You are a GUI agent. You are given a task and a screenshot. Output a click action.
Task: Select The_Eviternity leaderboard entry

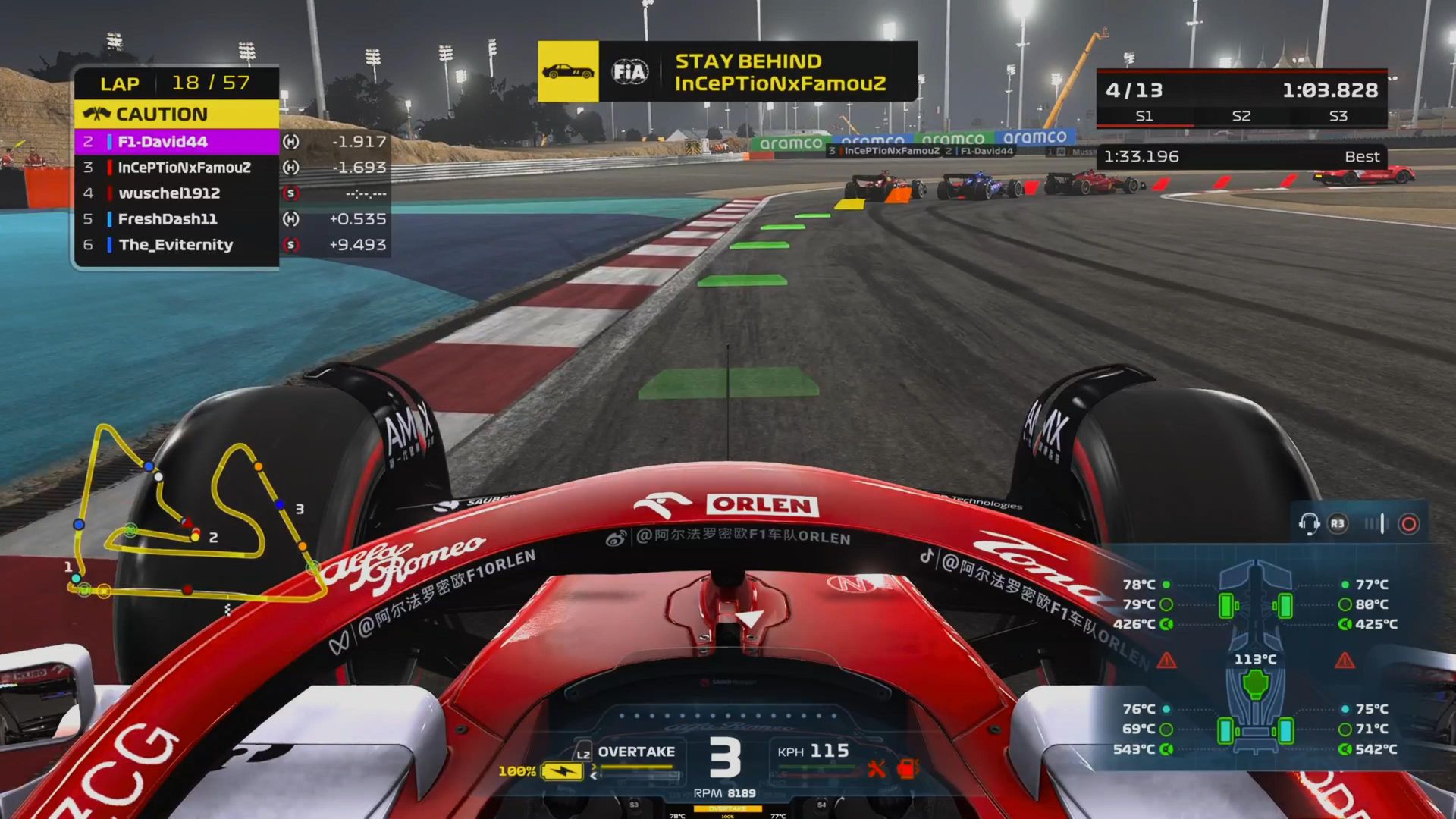pos(177,245)
